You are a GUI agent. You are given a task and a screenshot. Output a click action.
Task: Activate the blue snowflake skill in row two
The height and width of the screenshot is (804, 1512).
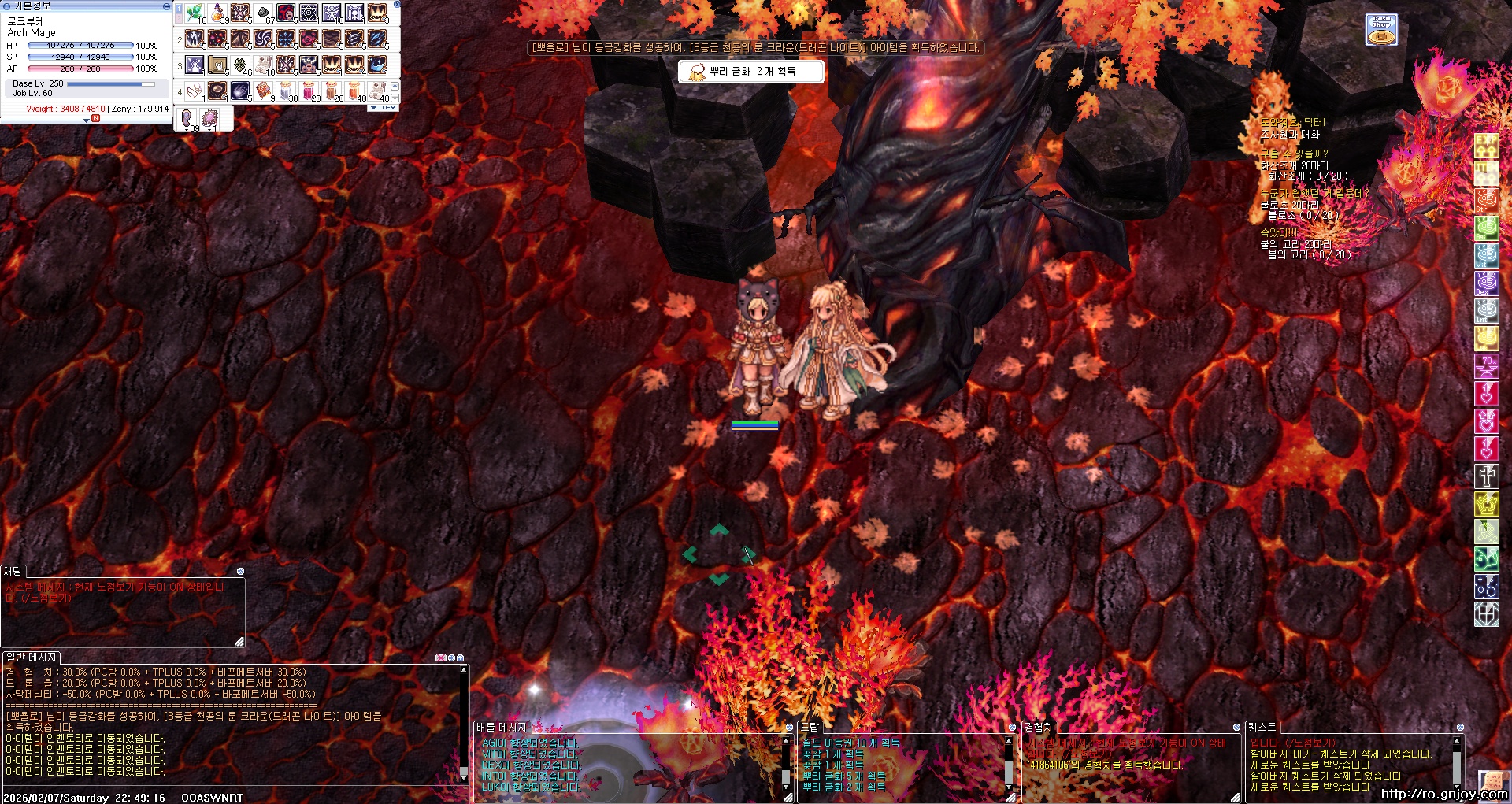(286, 39)
